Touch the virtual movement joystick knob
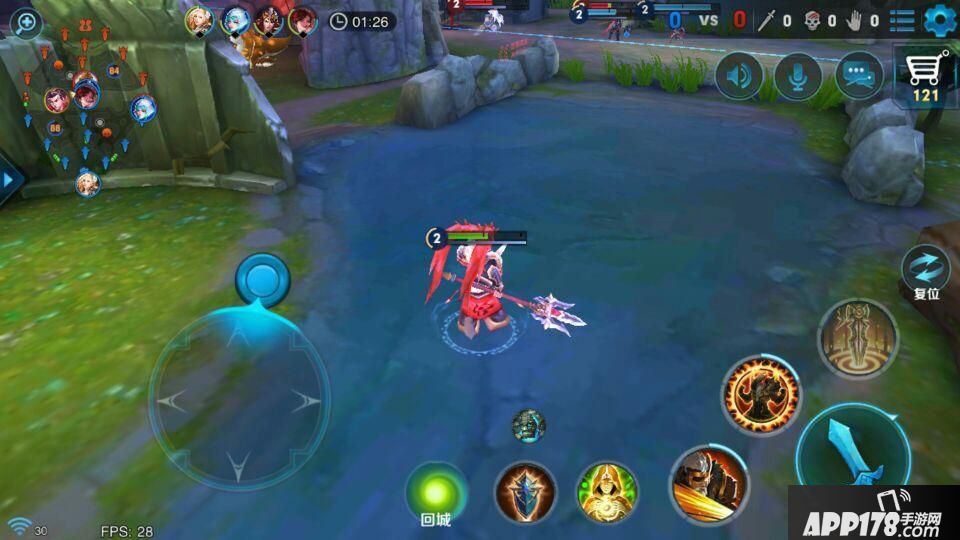 point(262,279)
